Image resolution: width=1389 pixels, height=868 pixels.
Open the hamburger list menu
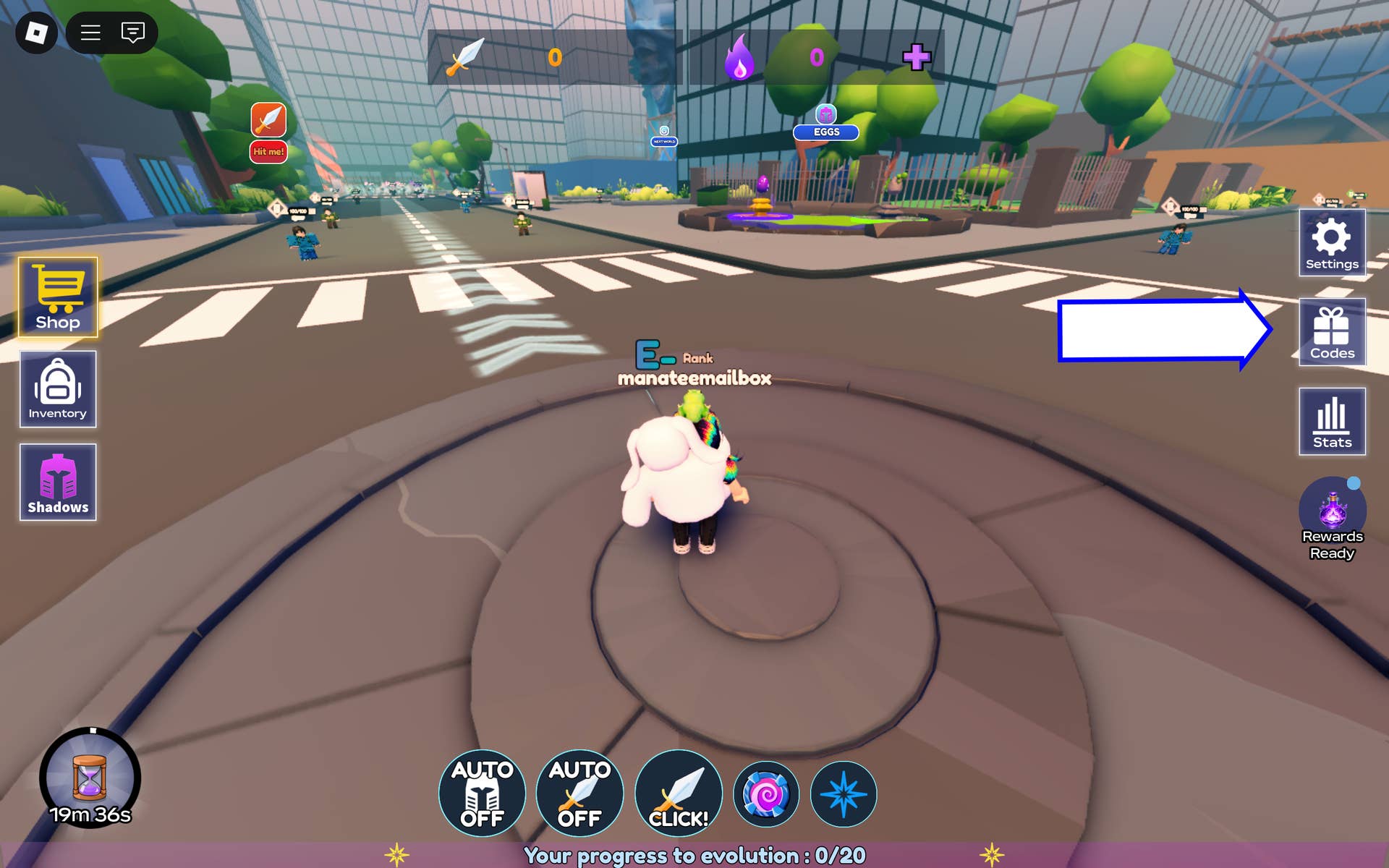(x=90, y=33)
